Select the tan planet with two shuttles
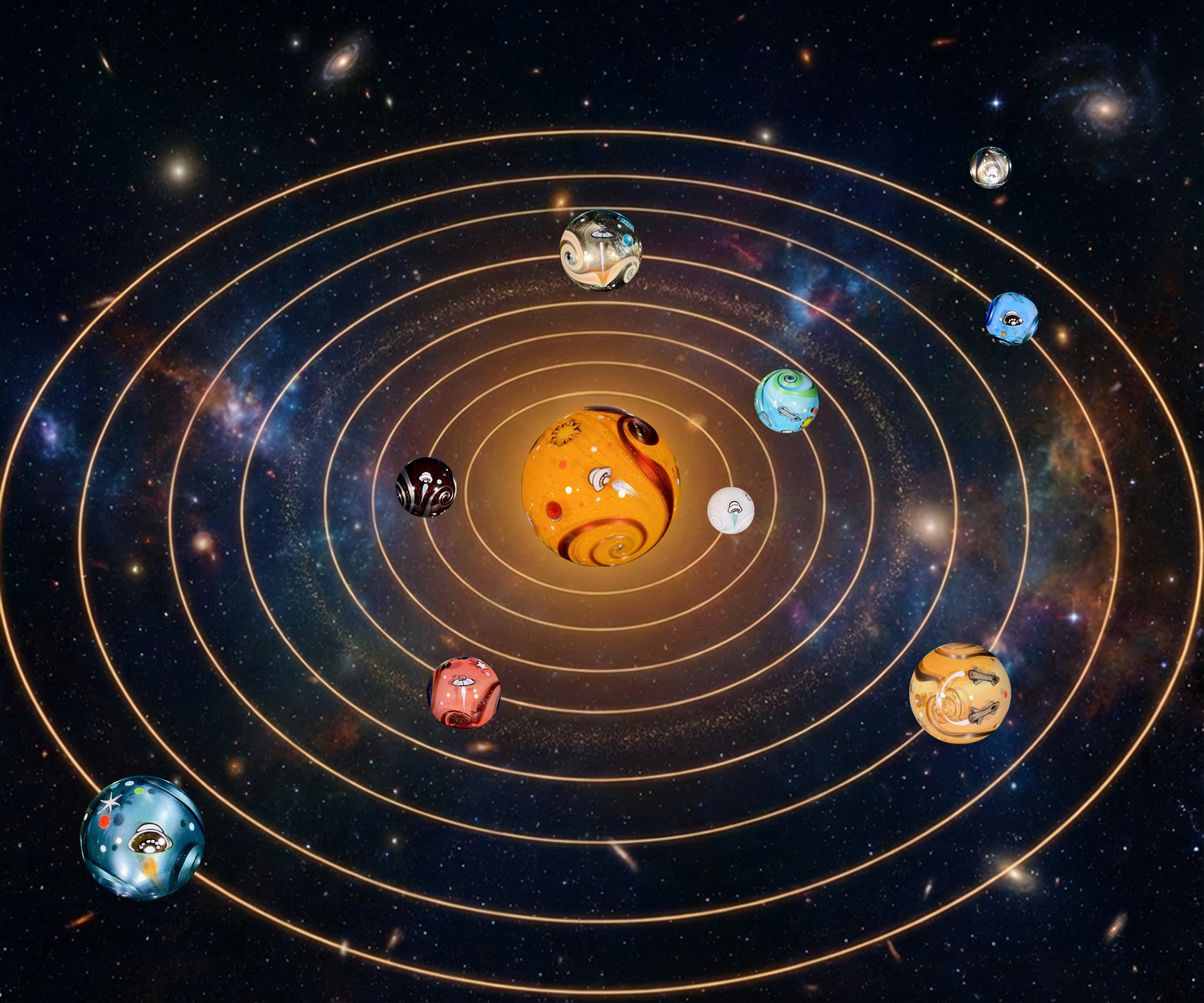This screenshot has width=1204, height=1003. pos(959,693)
